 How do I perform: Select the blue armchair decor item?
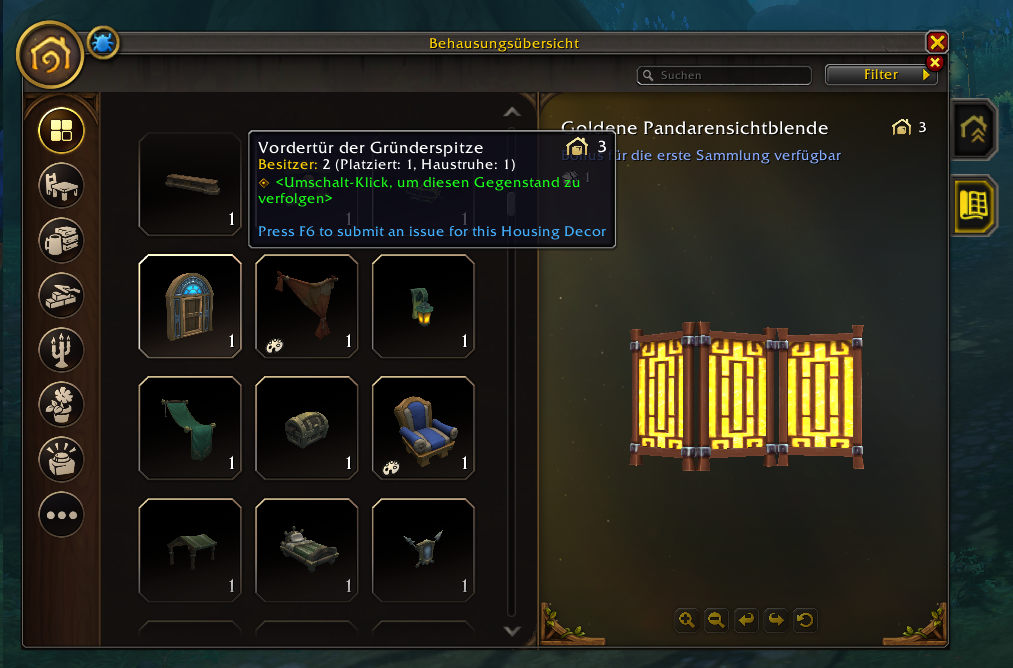(x=423, y=428)
